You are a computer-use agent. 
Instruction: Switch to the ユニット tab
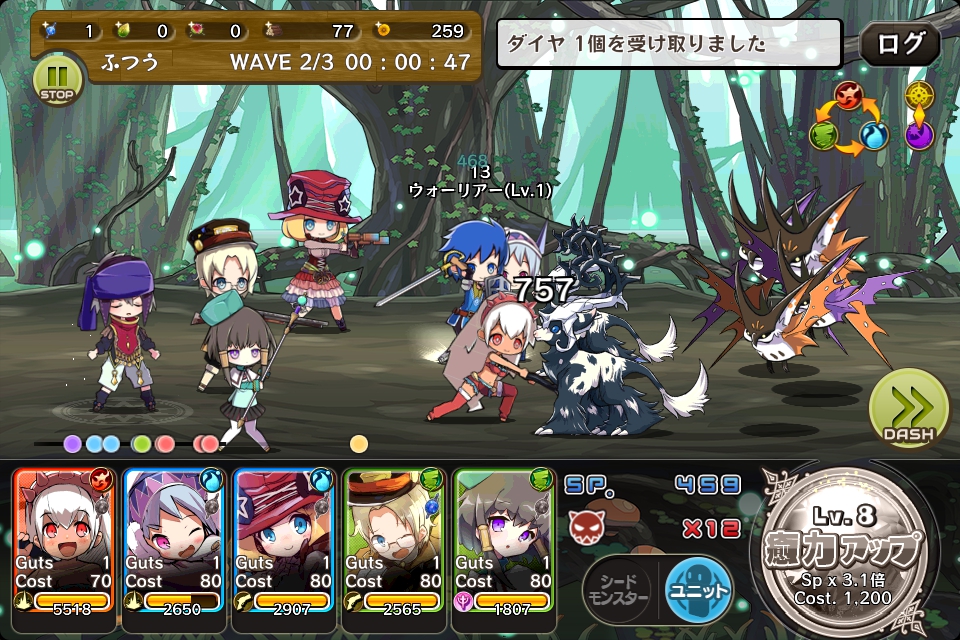click(697, 590)
